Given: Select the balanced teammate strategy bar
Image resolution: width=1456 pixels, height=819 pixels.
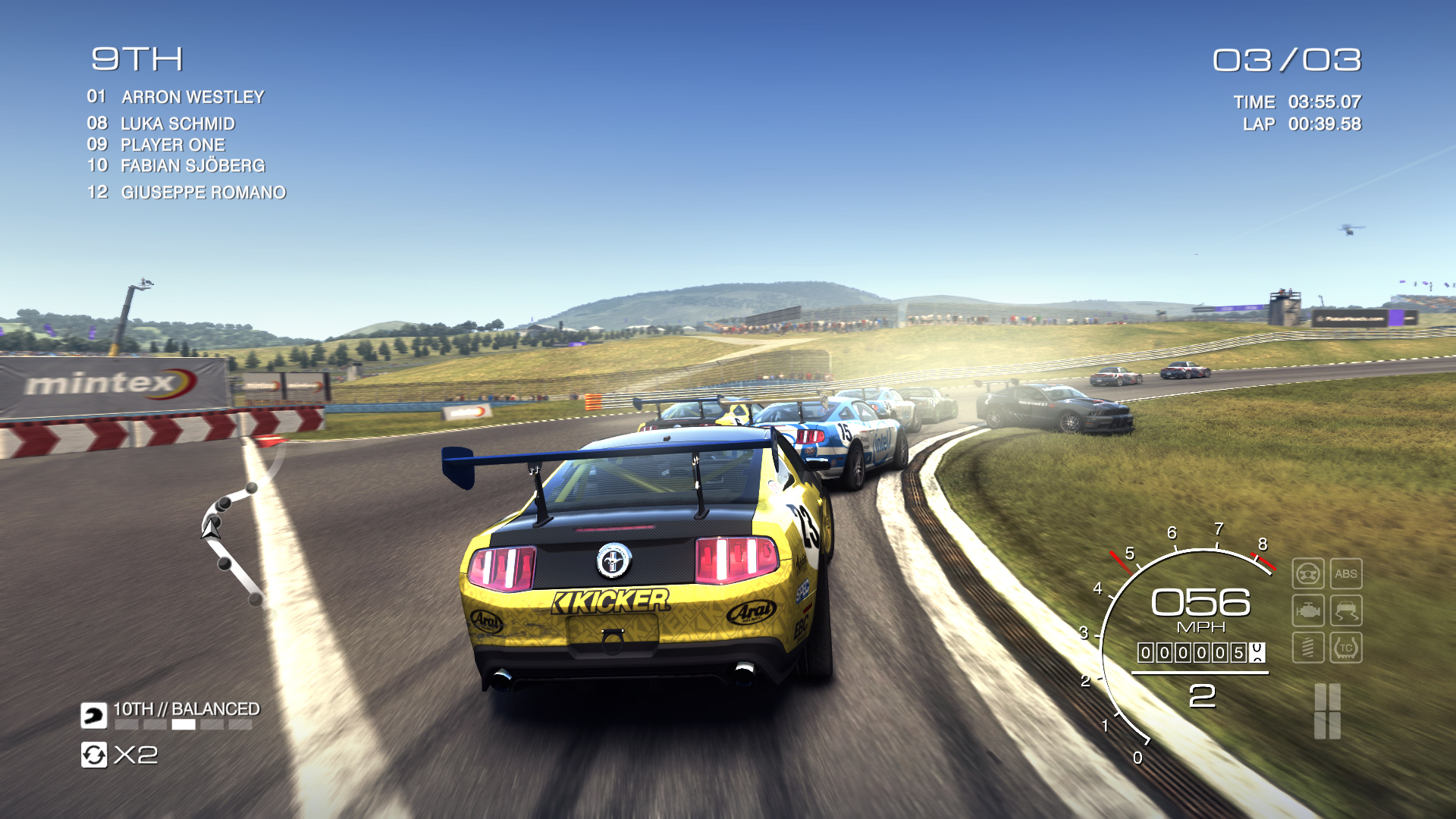Looking at the screenshot, I should [184, 725].
